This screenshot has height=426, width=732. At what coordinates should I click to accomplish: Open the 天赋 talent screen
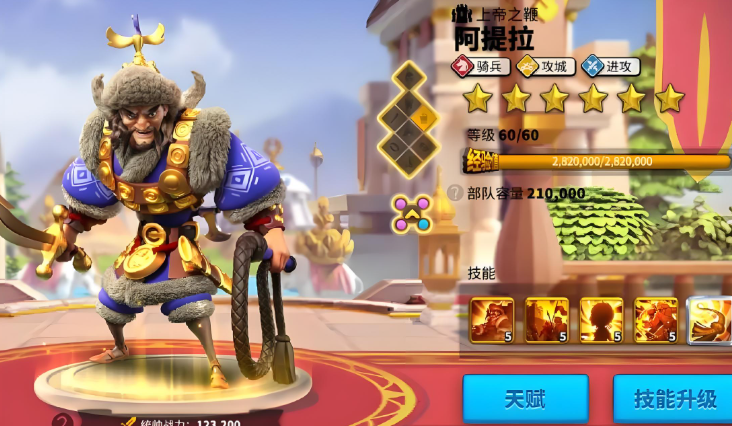[x=525, y=399]
